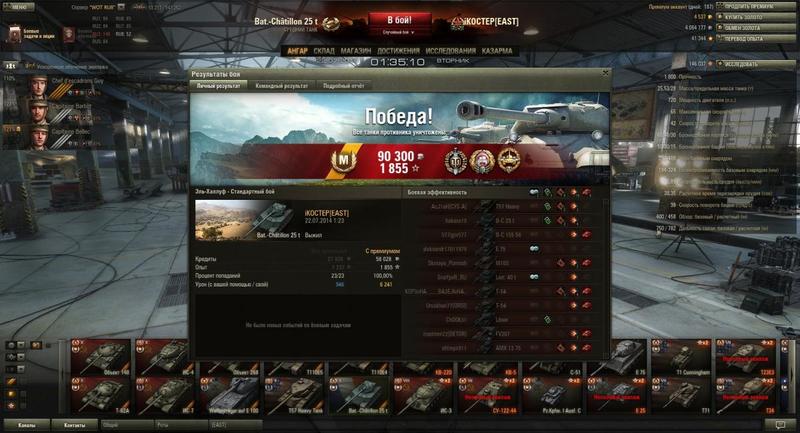Open the ДОСТИЖЕНИЯ section
The width and height of the screenshot is (800, 433).
[x=398, y=49]
